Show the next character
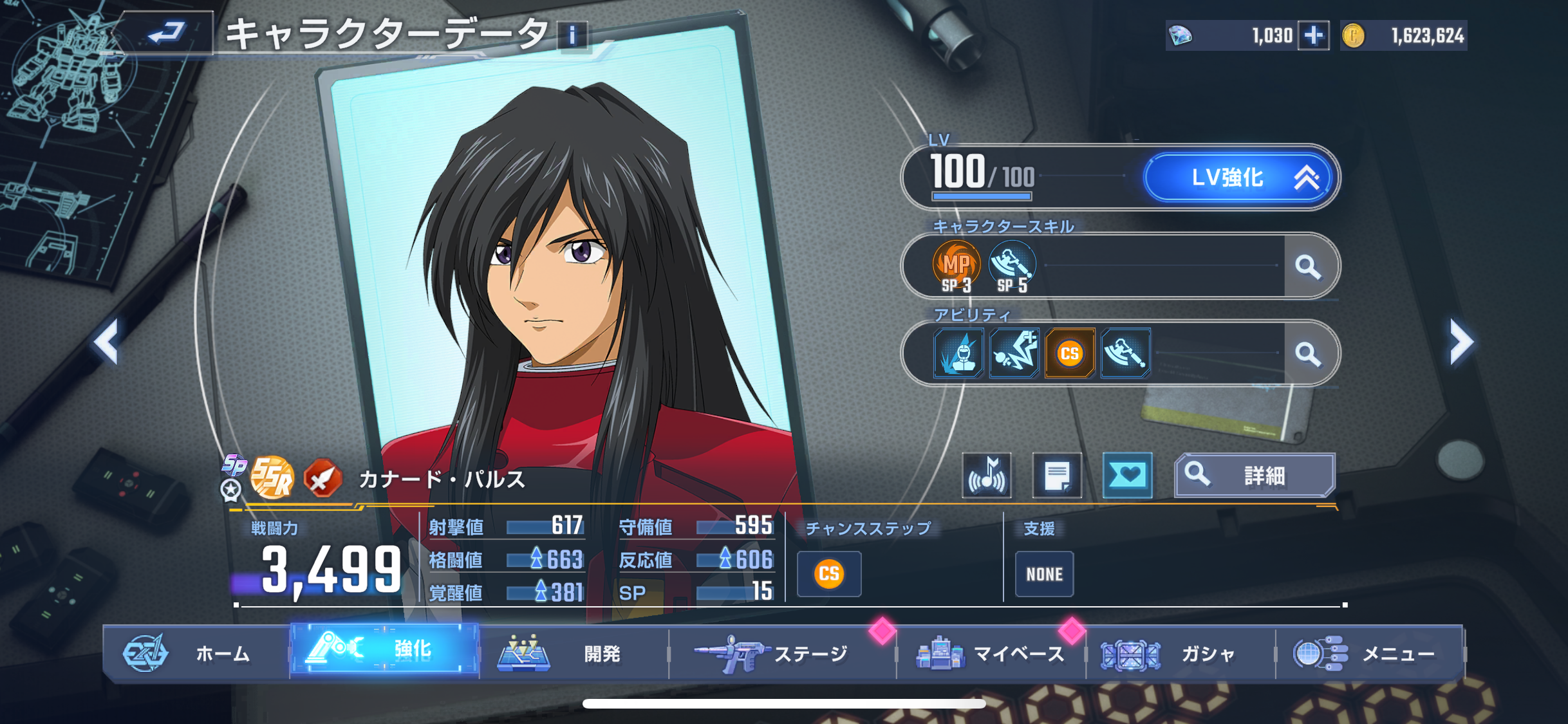The width and height of the screenshot is (1568, 724). (x=1461, y=342)
